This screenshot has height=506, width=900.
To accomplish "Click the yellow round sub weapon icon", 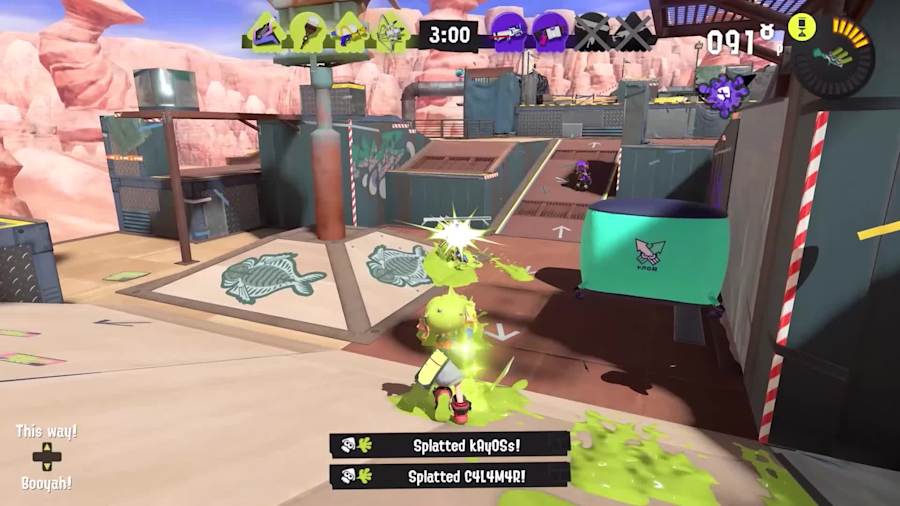I will tap(801, 27).
